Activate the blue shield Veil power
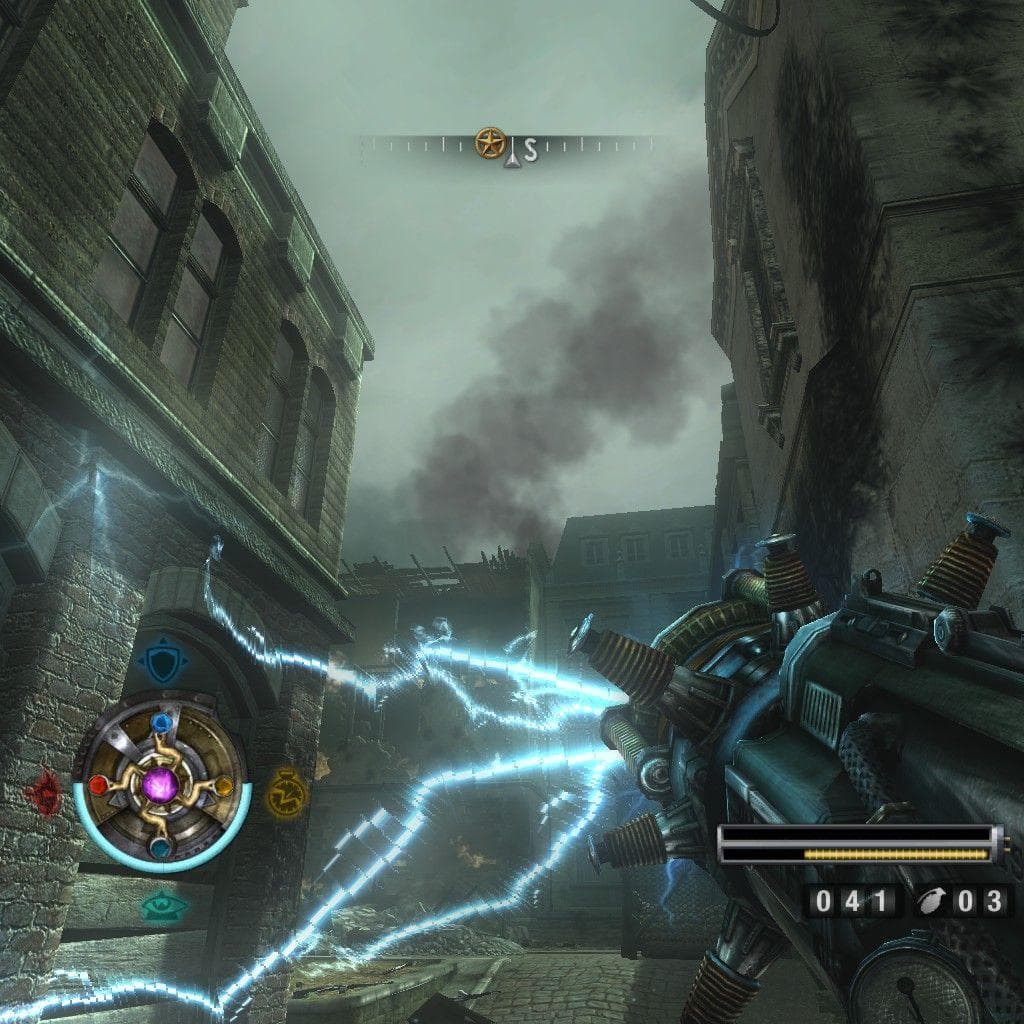Screen dimensions: 1024x1024 pos(160,661)
